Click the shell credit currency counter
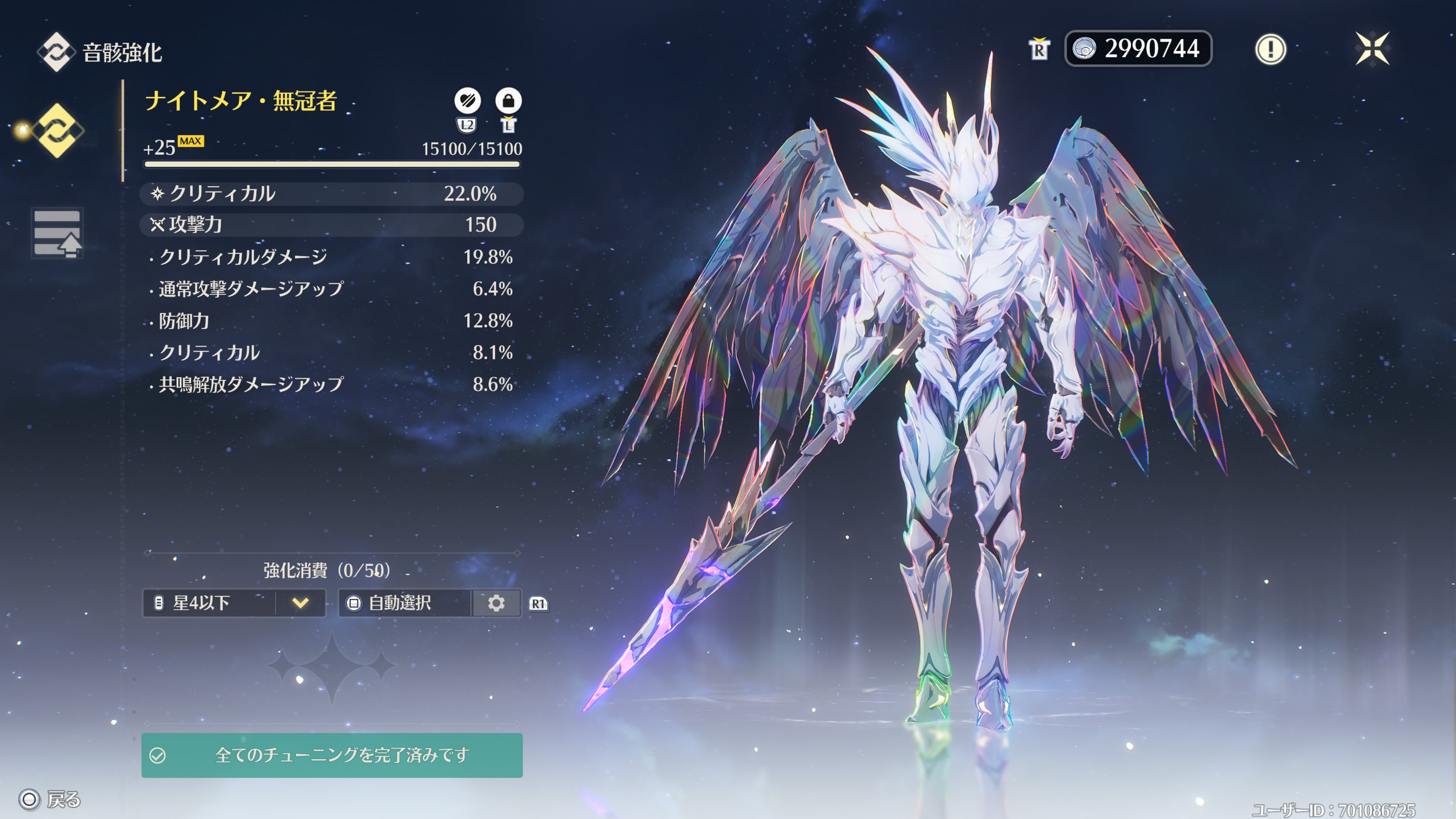Image resolution: width=1456 pixels, height=819 pixels. pos(1138,49)
